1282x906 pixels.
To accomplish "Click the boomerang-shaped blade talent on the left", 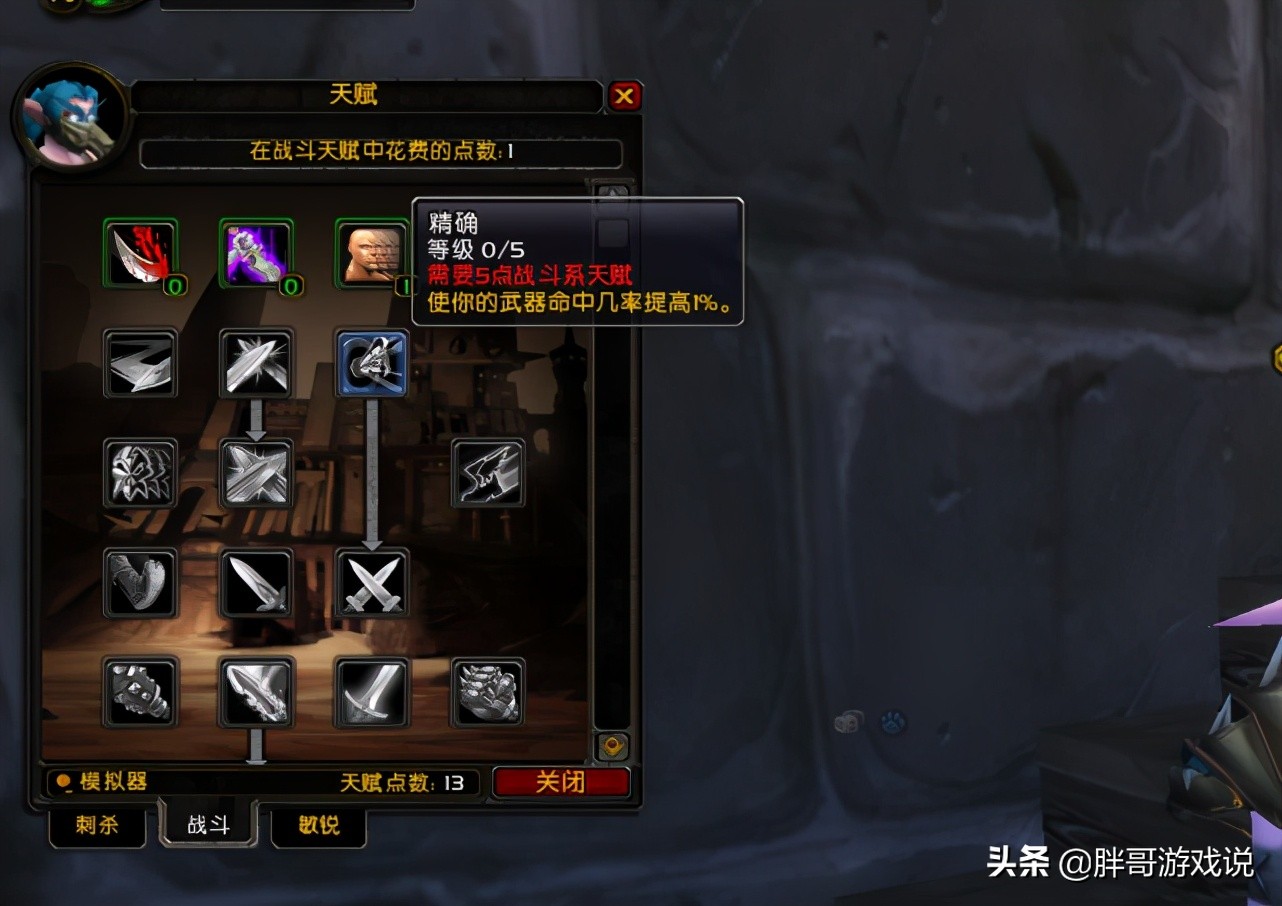I will [140, 364].
